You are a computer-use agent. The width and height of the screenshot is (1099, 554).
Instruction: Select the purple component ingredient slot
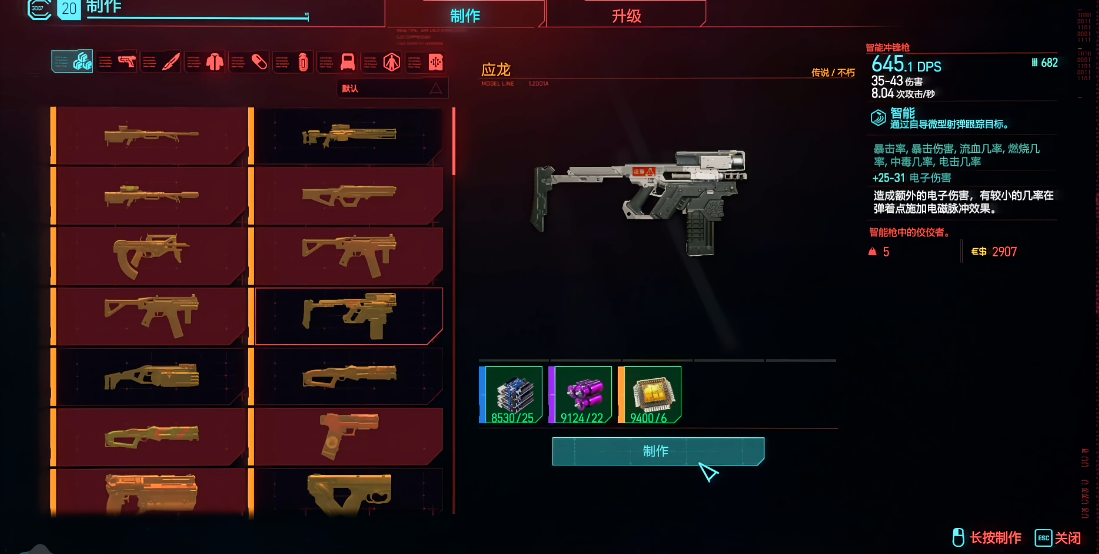(x=580, y=394)
